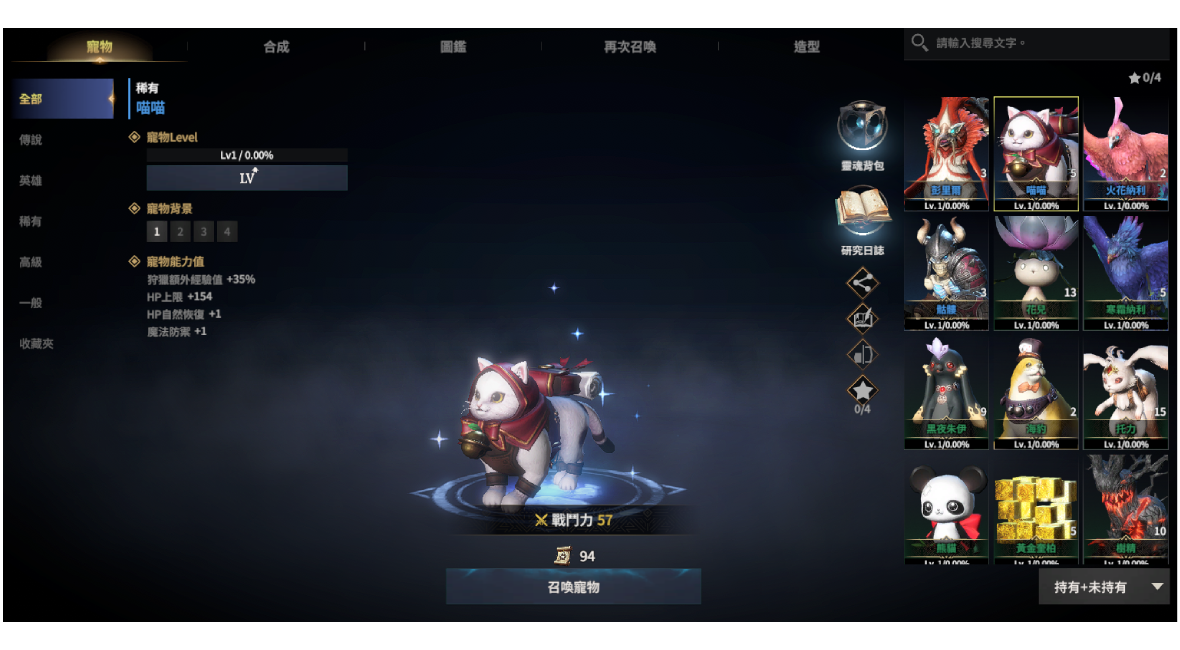Screen dimensions: 1180x650
Task: Go to the 再次召喚 tab
Action: (x=630, y=47)
